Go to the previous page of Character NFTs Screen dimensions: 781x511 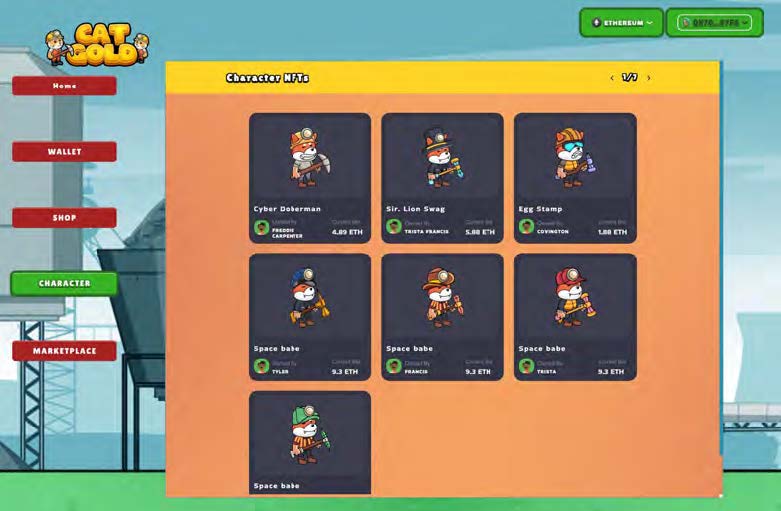pos(612,78)
